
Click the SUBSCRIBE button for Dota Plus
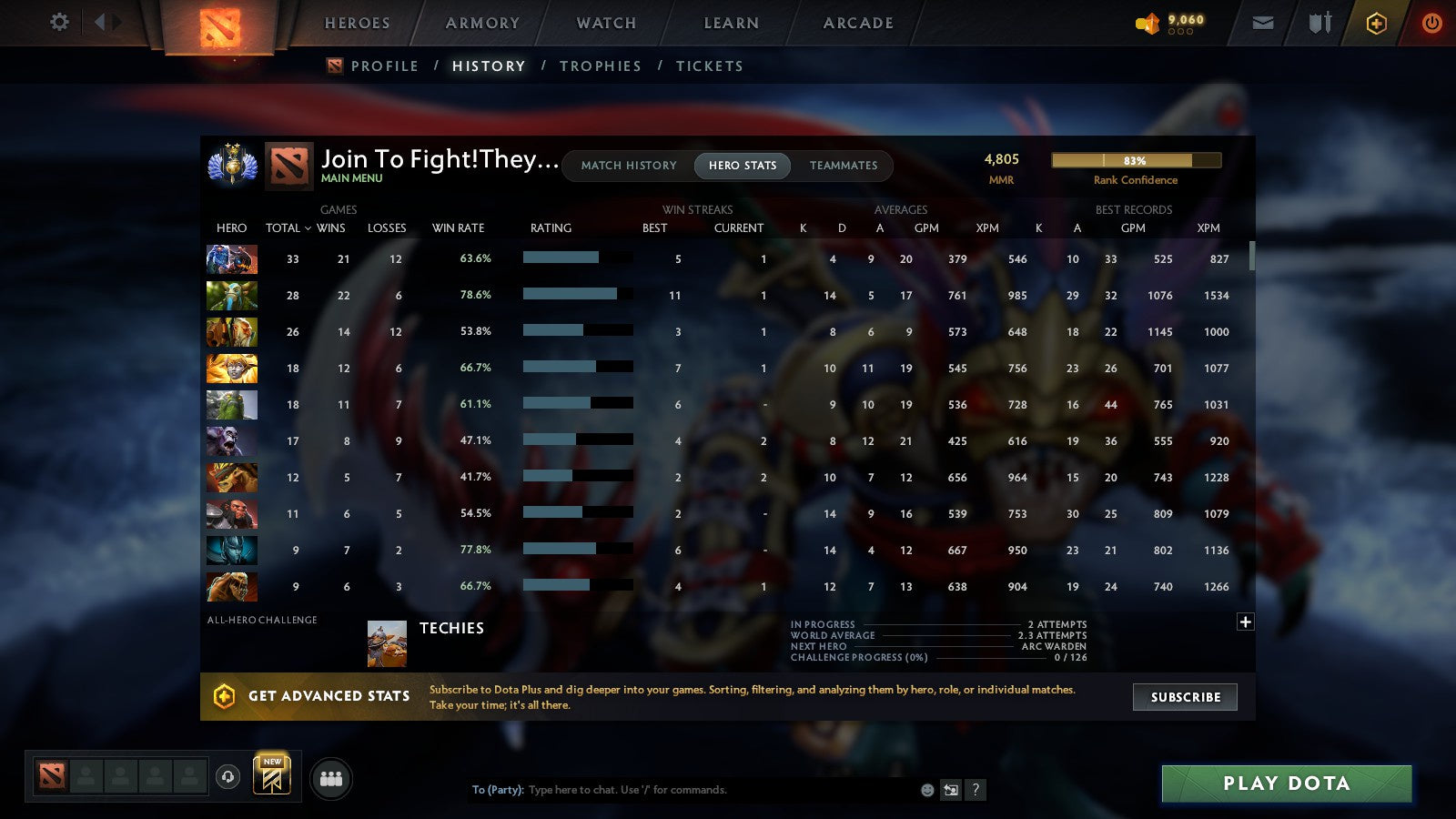(1185, 697)
